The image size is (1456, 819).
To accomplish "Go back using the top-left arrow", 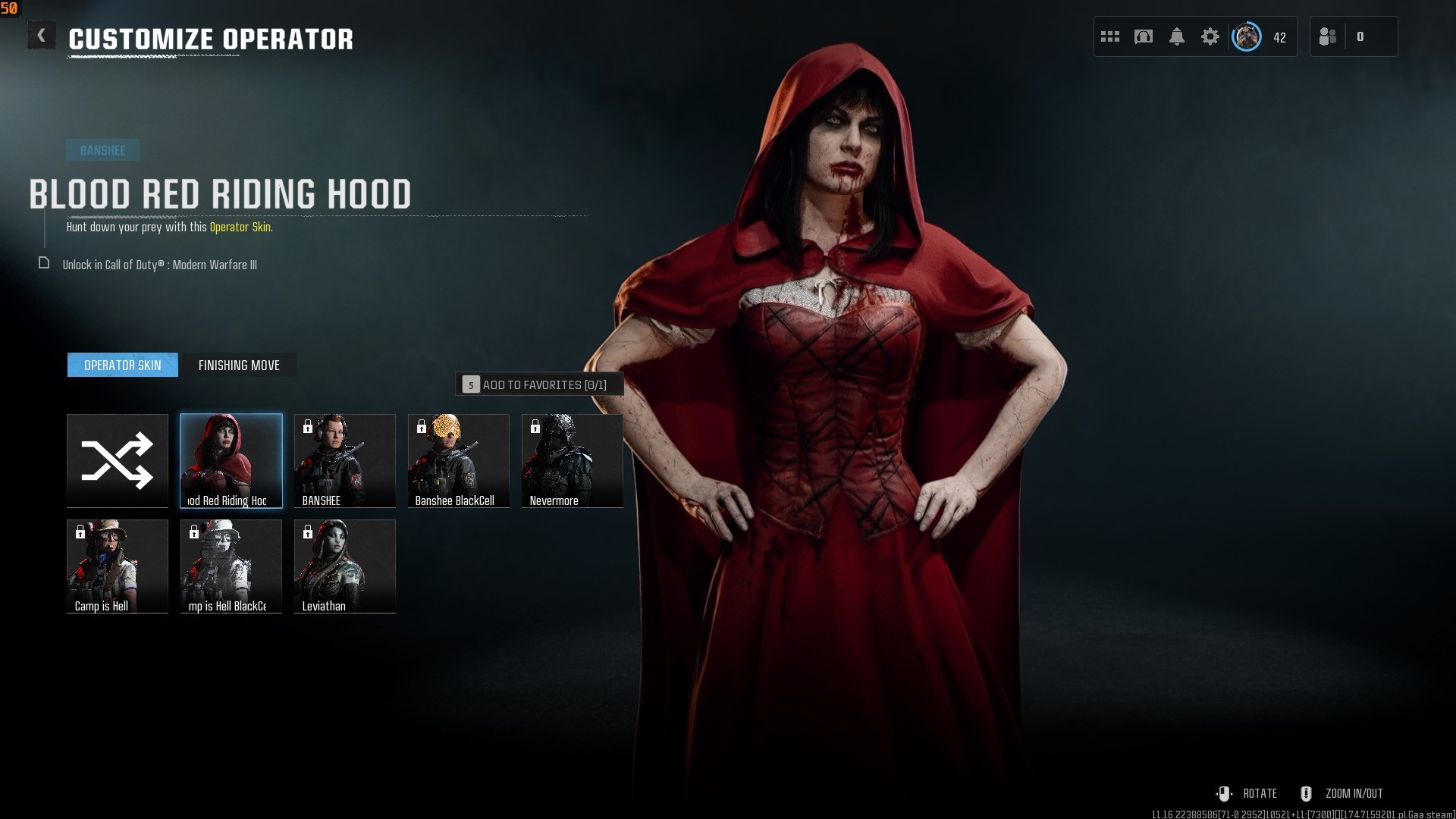I will (42, 36).
